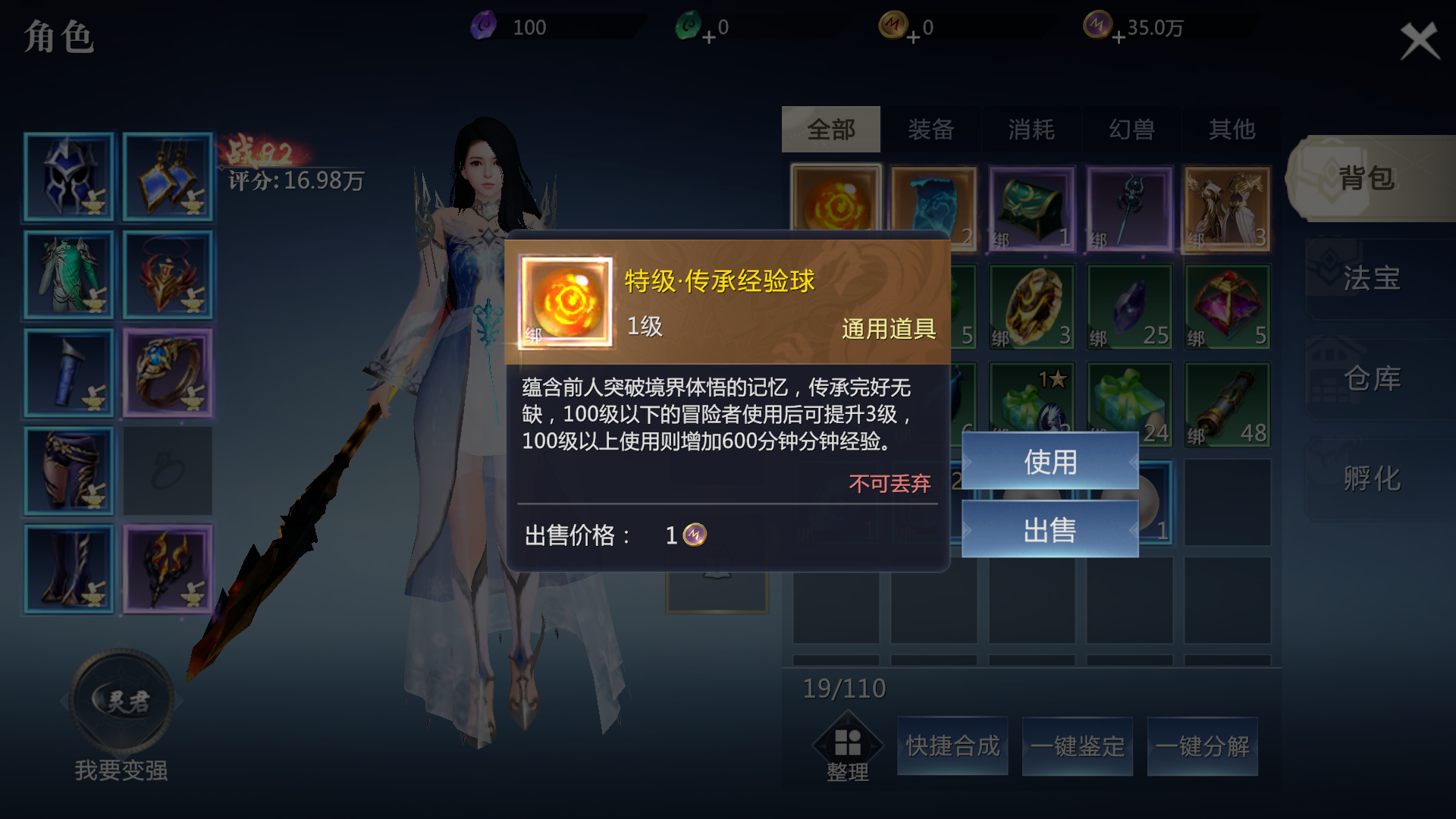Click 我要变强 to get stronger

click(x=121, y=770)
